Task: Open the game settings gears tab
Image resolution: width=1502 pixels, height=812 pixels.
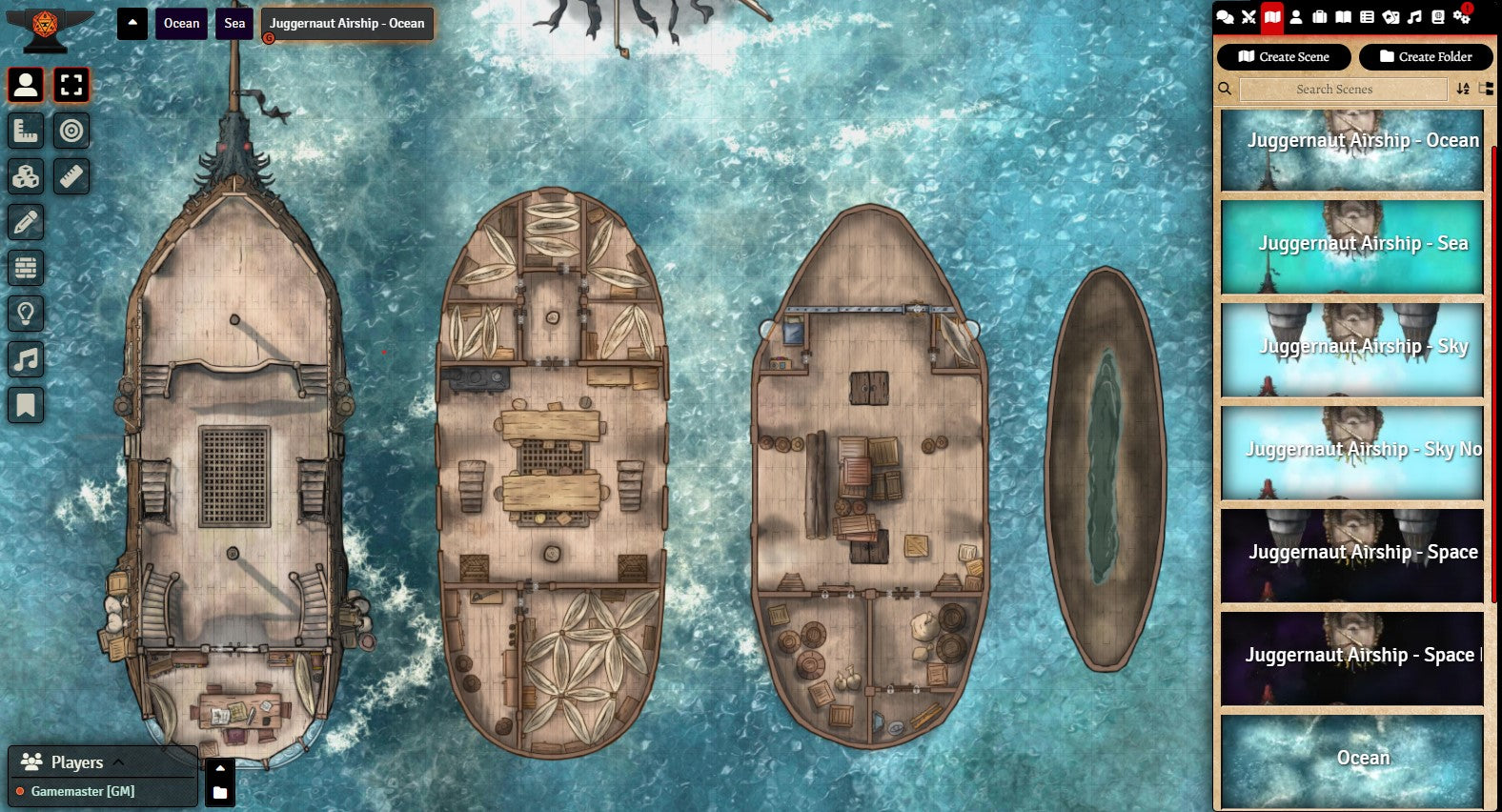Action: (x=1461, y=16)
